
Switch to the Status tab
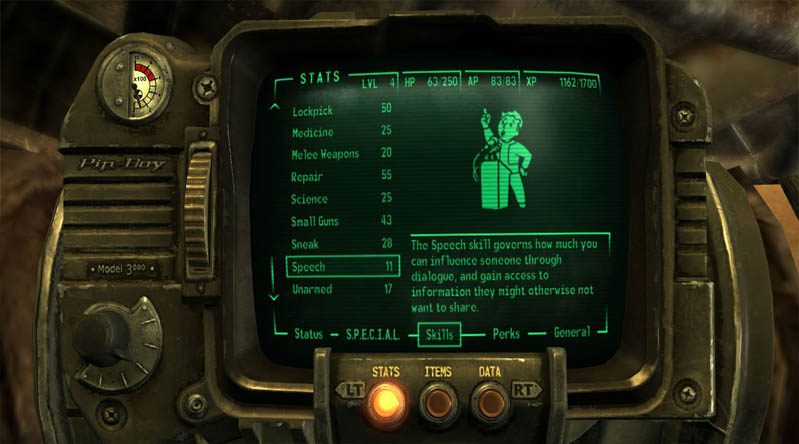tap(309, 333)
